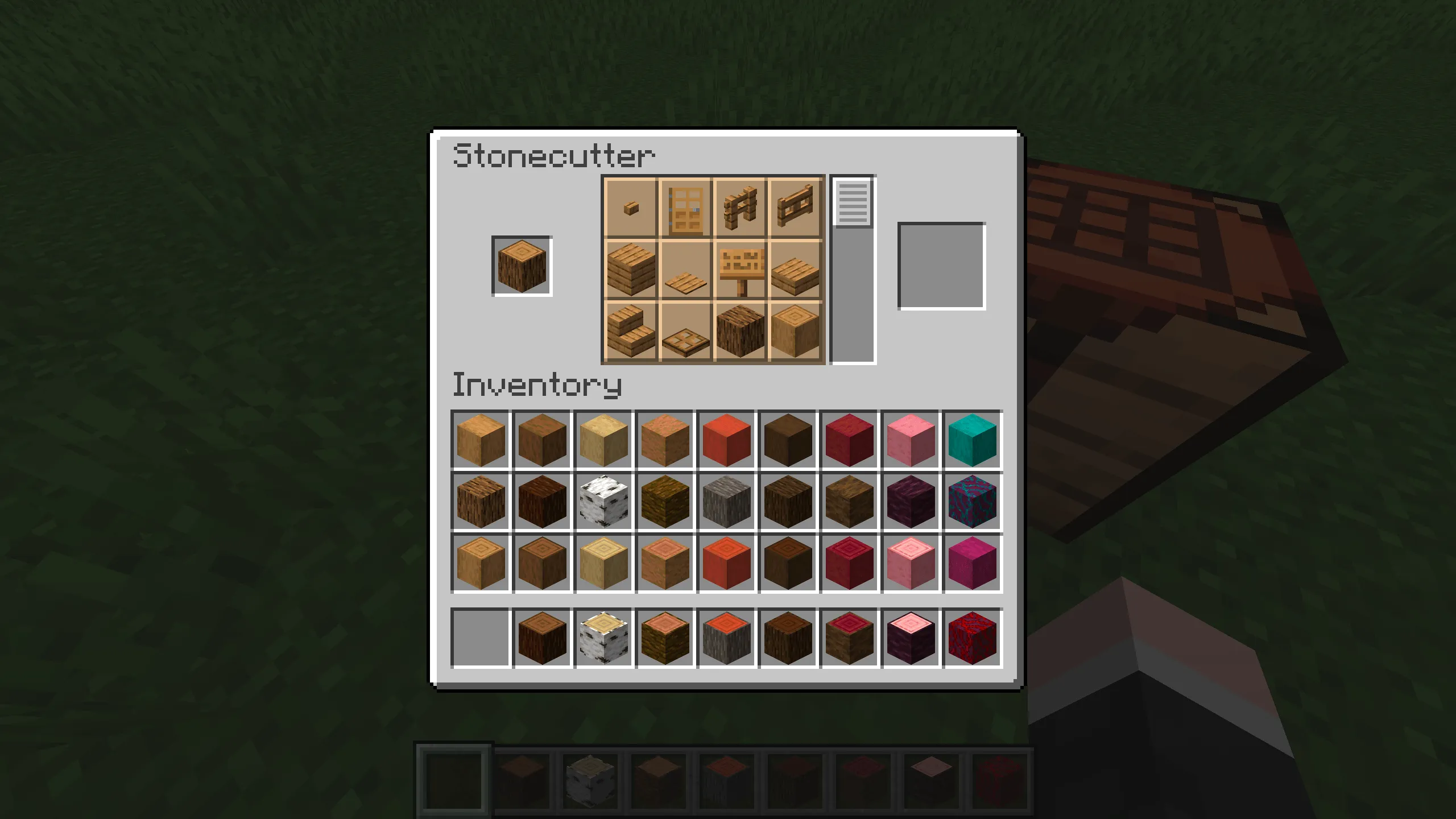Select the pressure plate recipe

(x=684, y=272)
